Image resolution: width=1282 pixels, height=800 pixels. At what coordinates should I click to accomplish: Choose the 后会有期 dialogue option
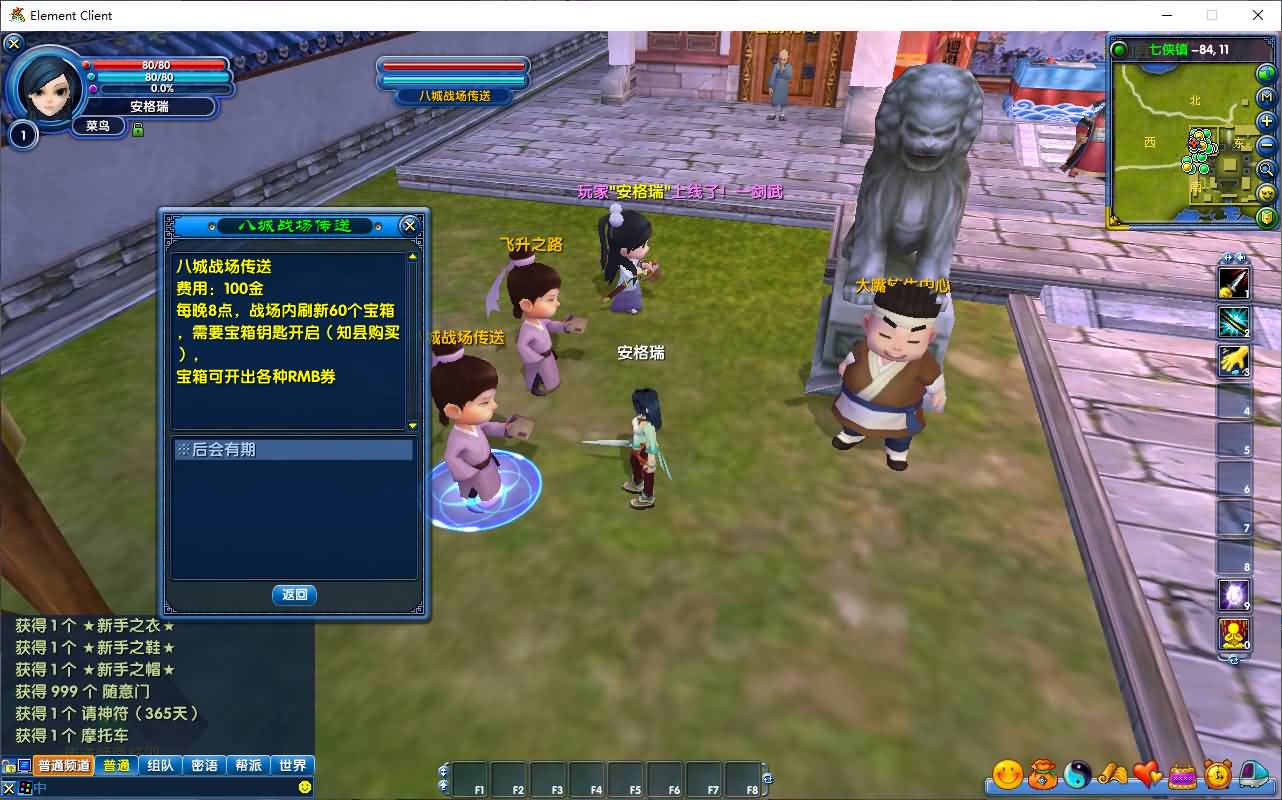click(x=293, y=450)
